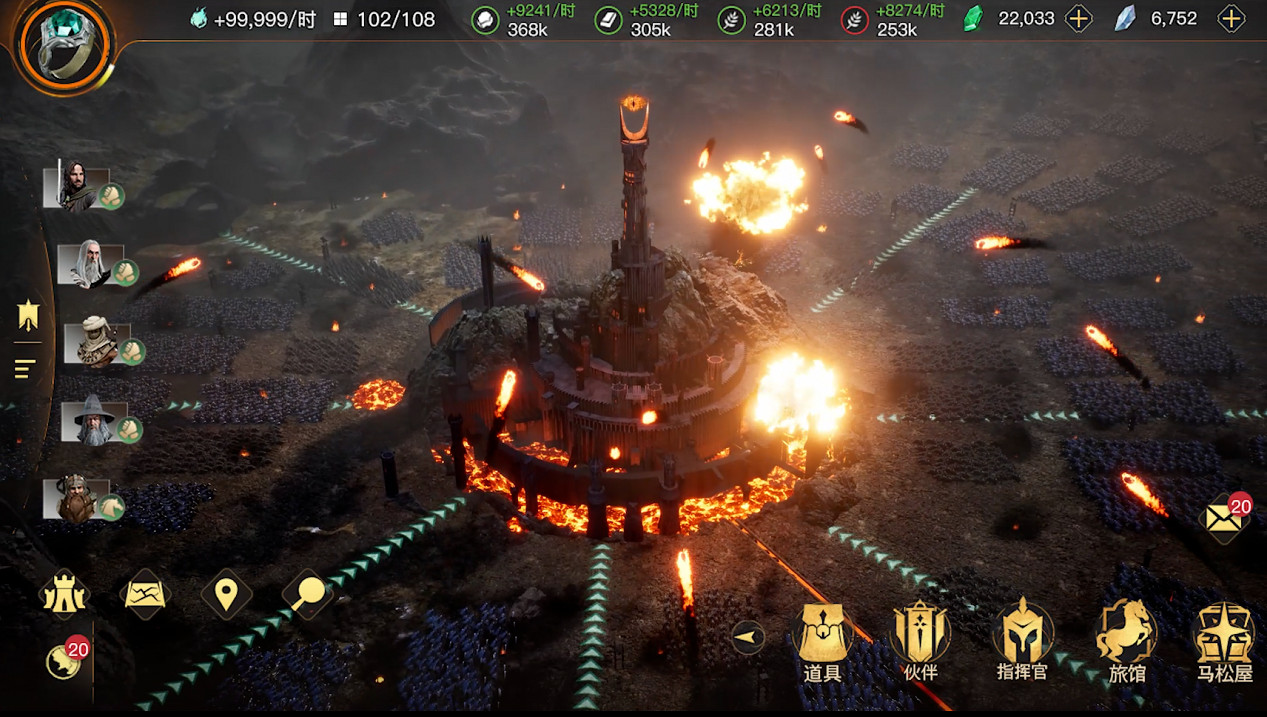Expand the list lines menu
The image size is (1267, 717).
click(x=25, y=369)
